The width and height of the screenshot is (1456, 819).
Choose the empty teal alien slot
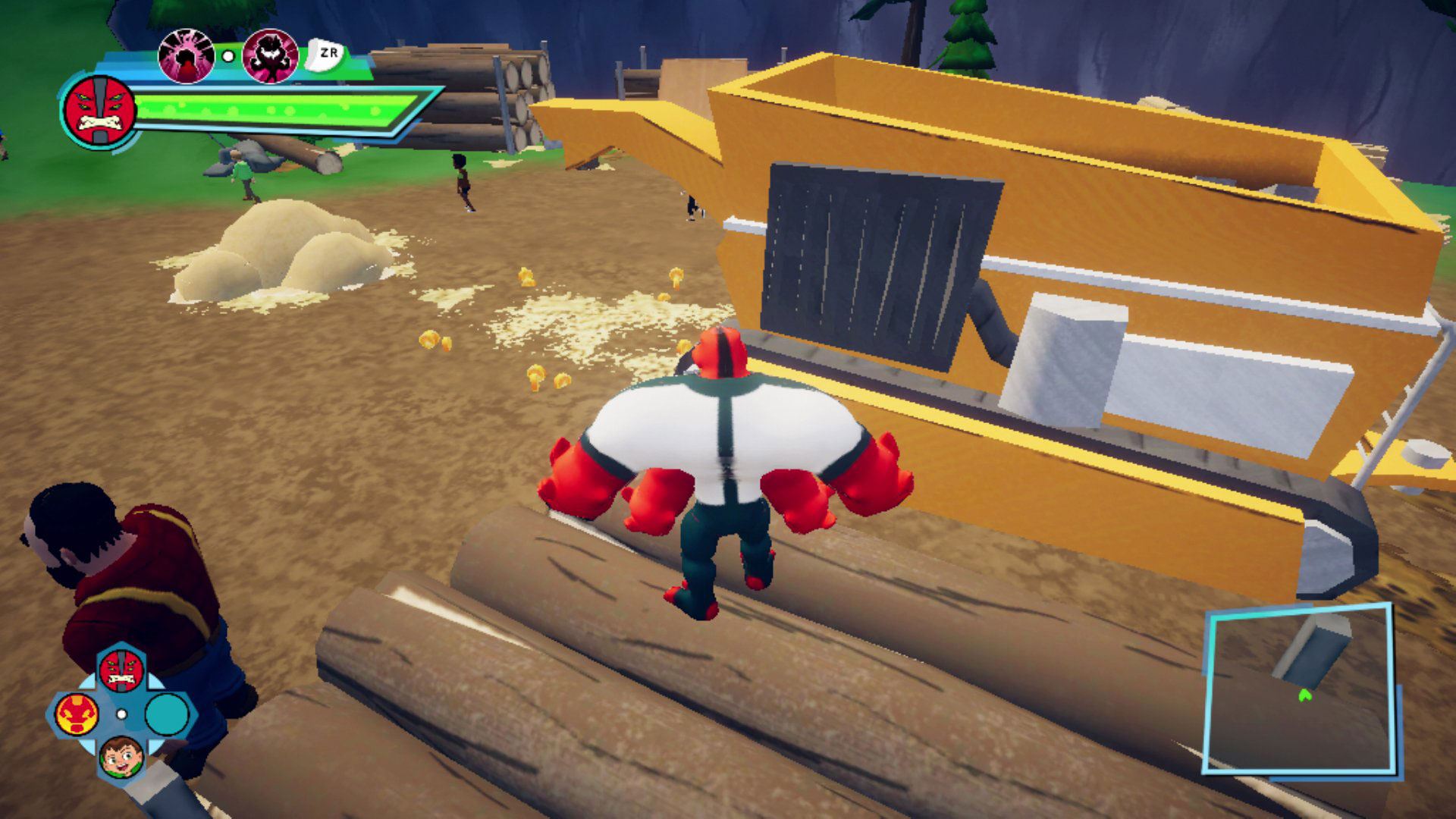pyautogui.click(x=166, y=714)
